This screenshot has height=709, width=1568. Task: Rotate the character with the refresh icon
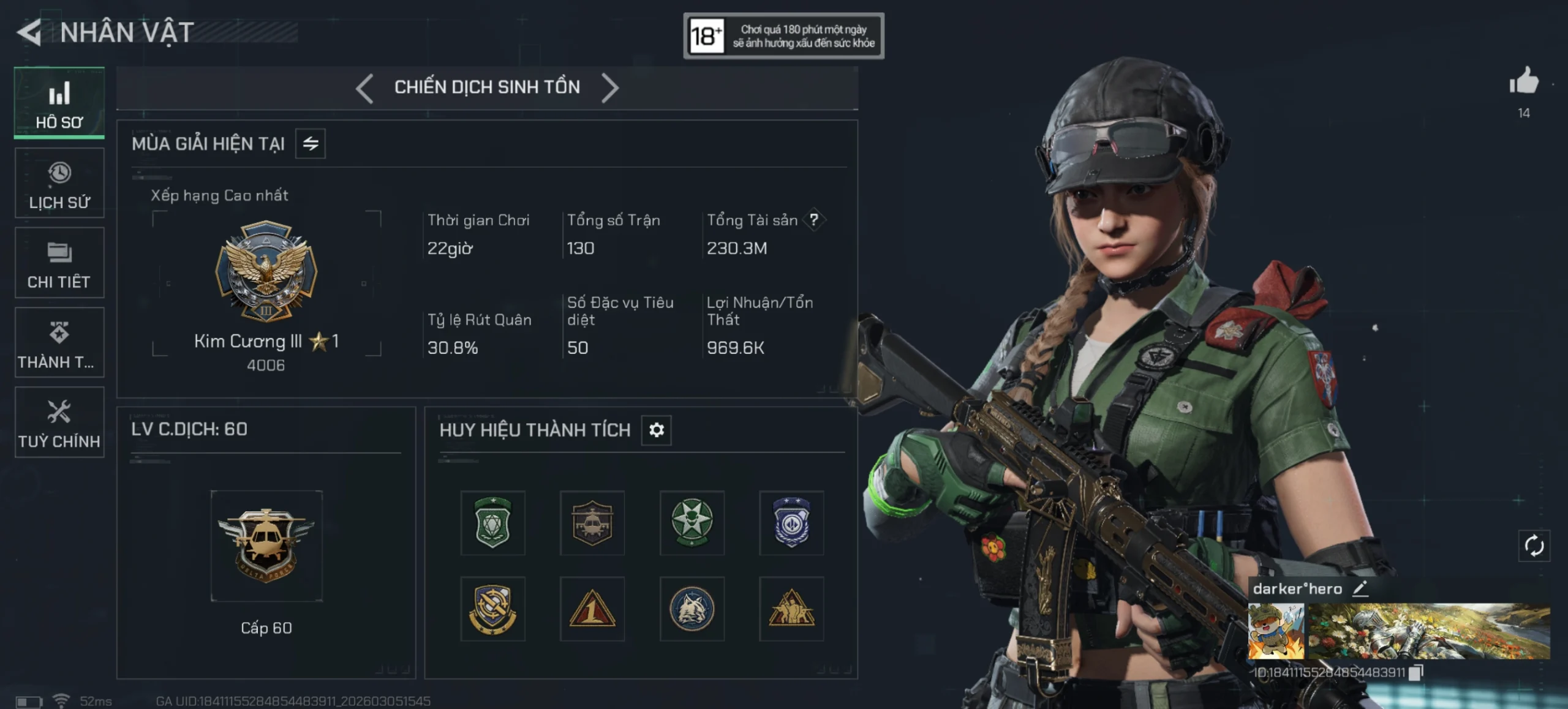coord(1534,546)
